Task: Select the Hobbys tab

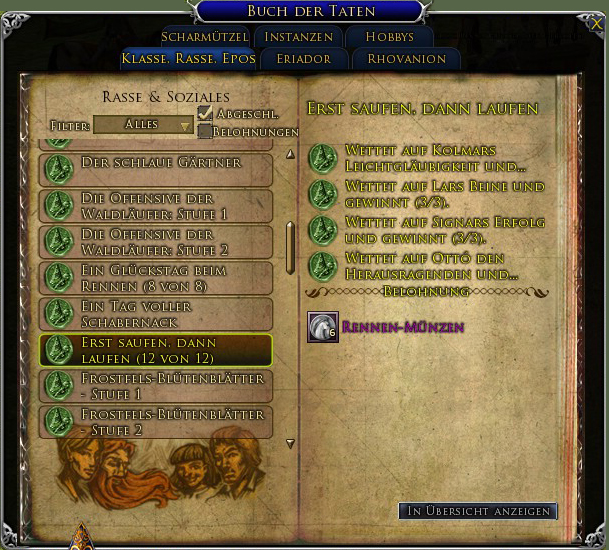Action: [x=389, y=37]
